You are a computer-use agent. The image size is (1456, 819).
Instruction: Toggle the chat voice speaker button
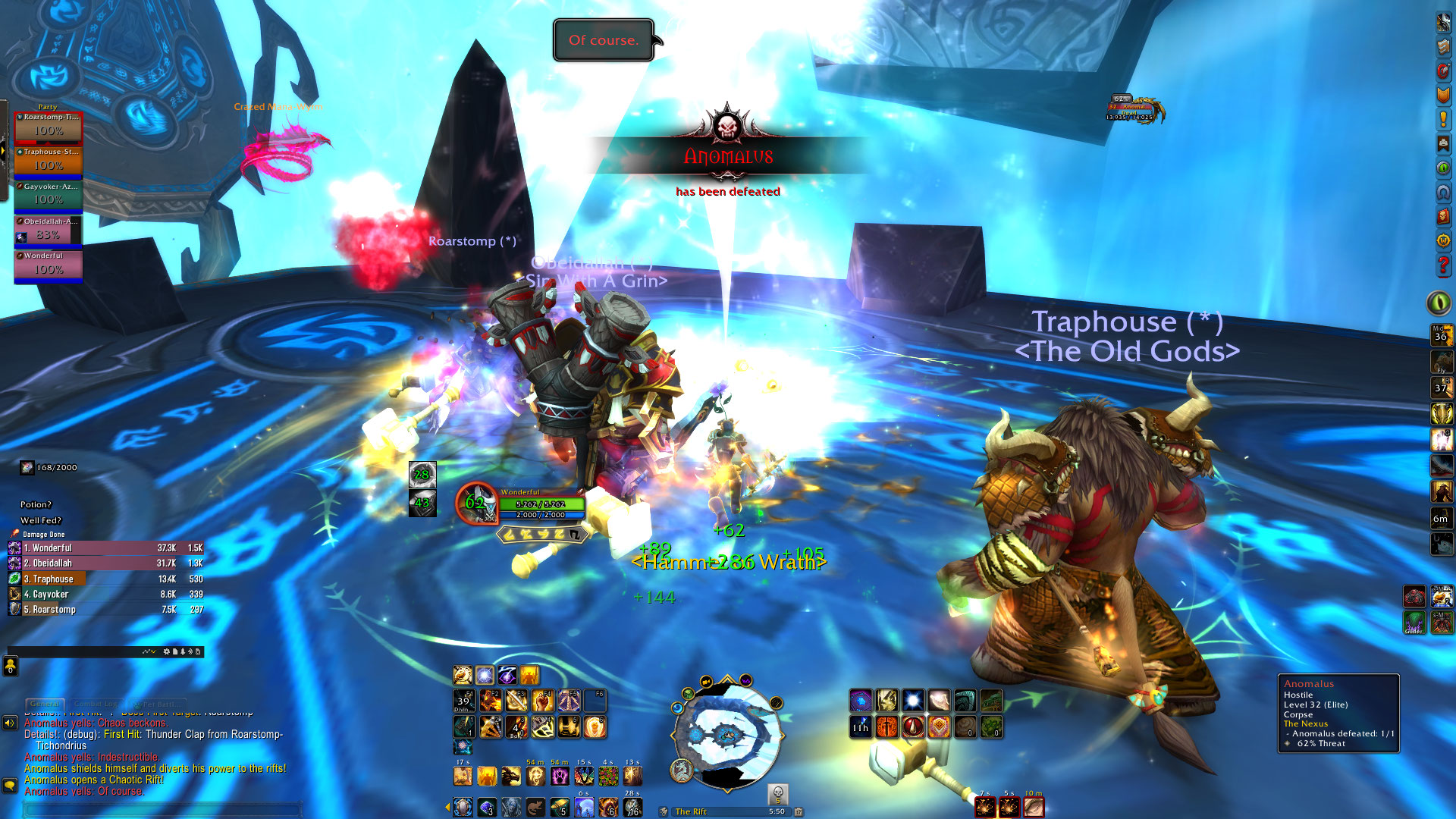click(x=10, y=723)
